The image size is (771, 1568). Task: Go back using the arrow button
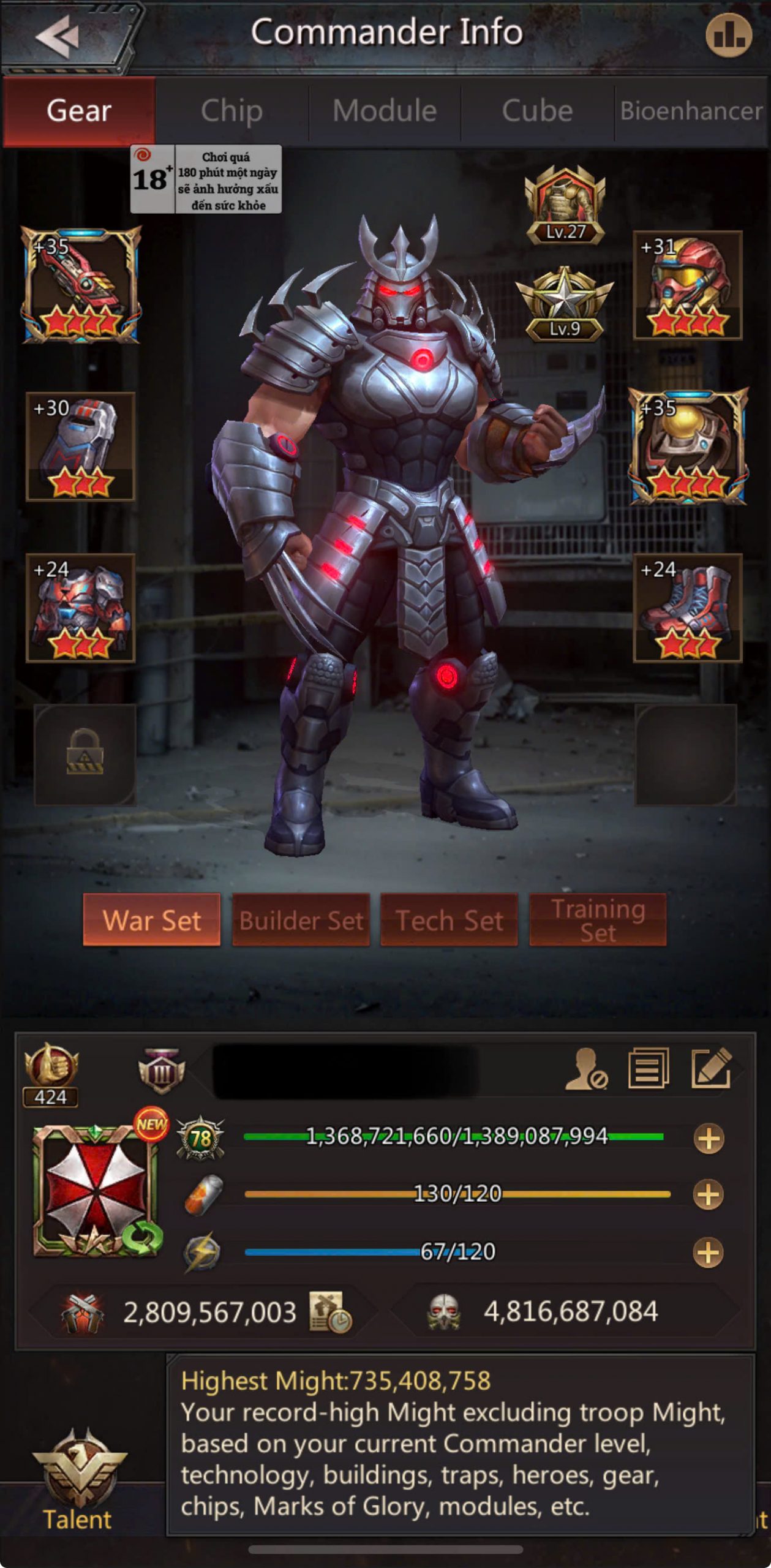pyautogui.click(x=57, y=36)
